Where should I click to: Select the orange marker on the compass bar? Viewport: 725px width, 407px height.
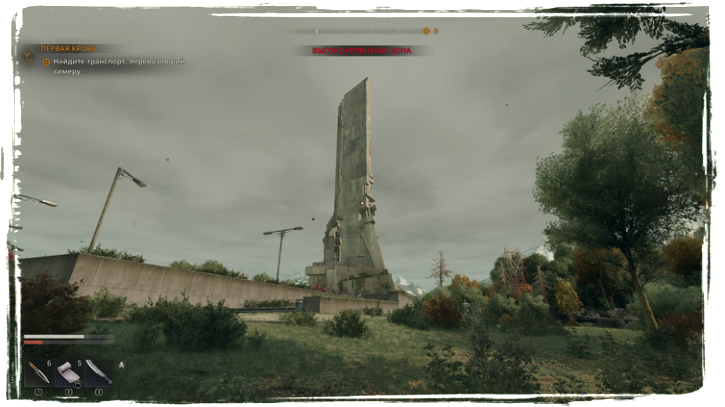426,31
